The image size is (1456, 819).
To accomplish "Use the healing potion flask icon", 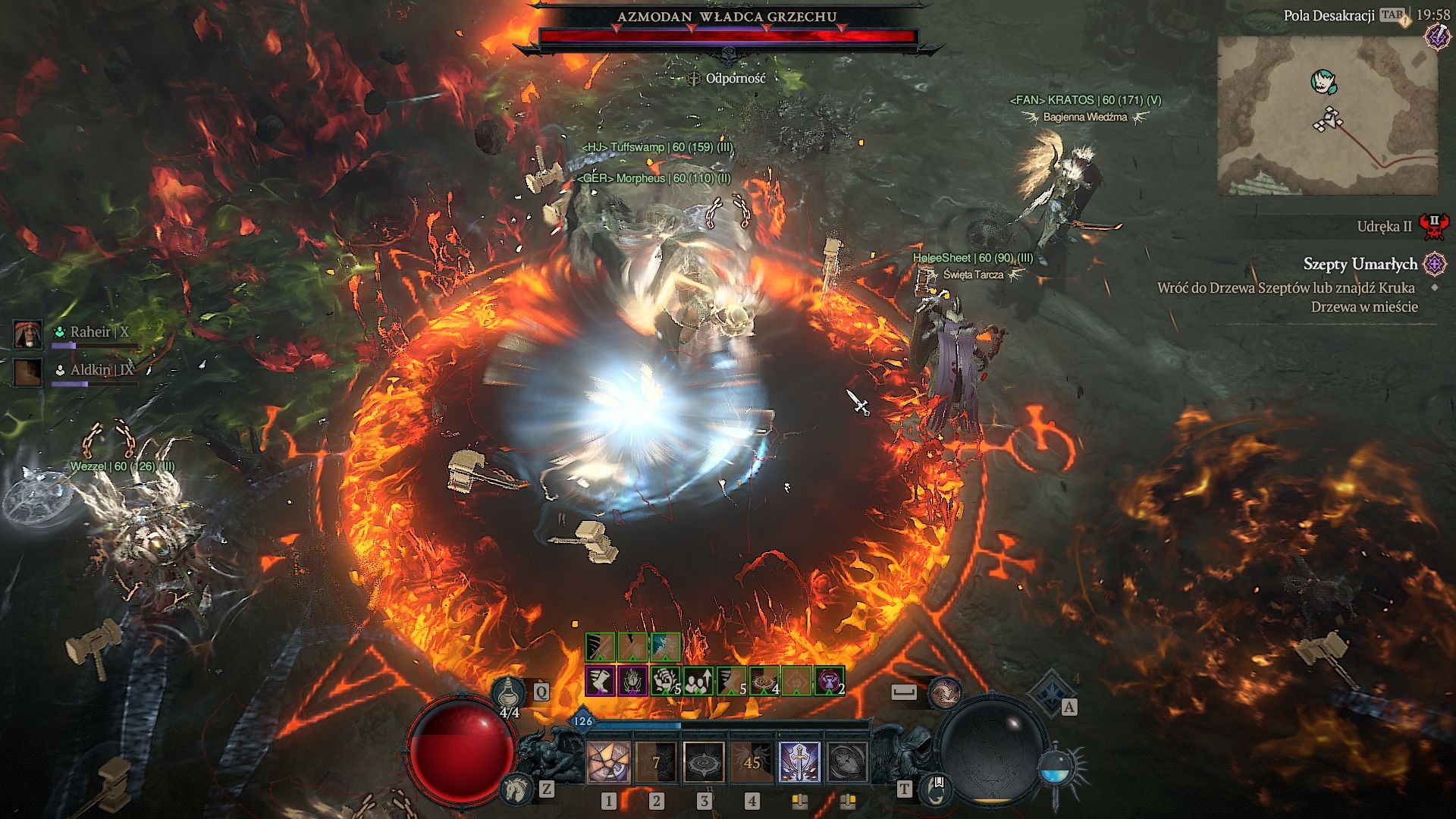I will pos(508,692).
